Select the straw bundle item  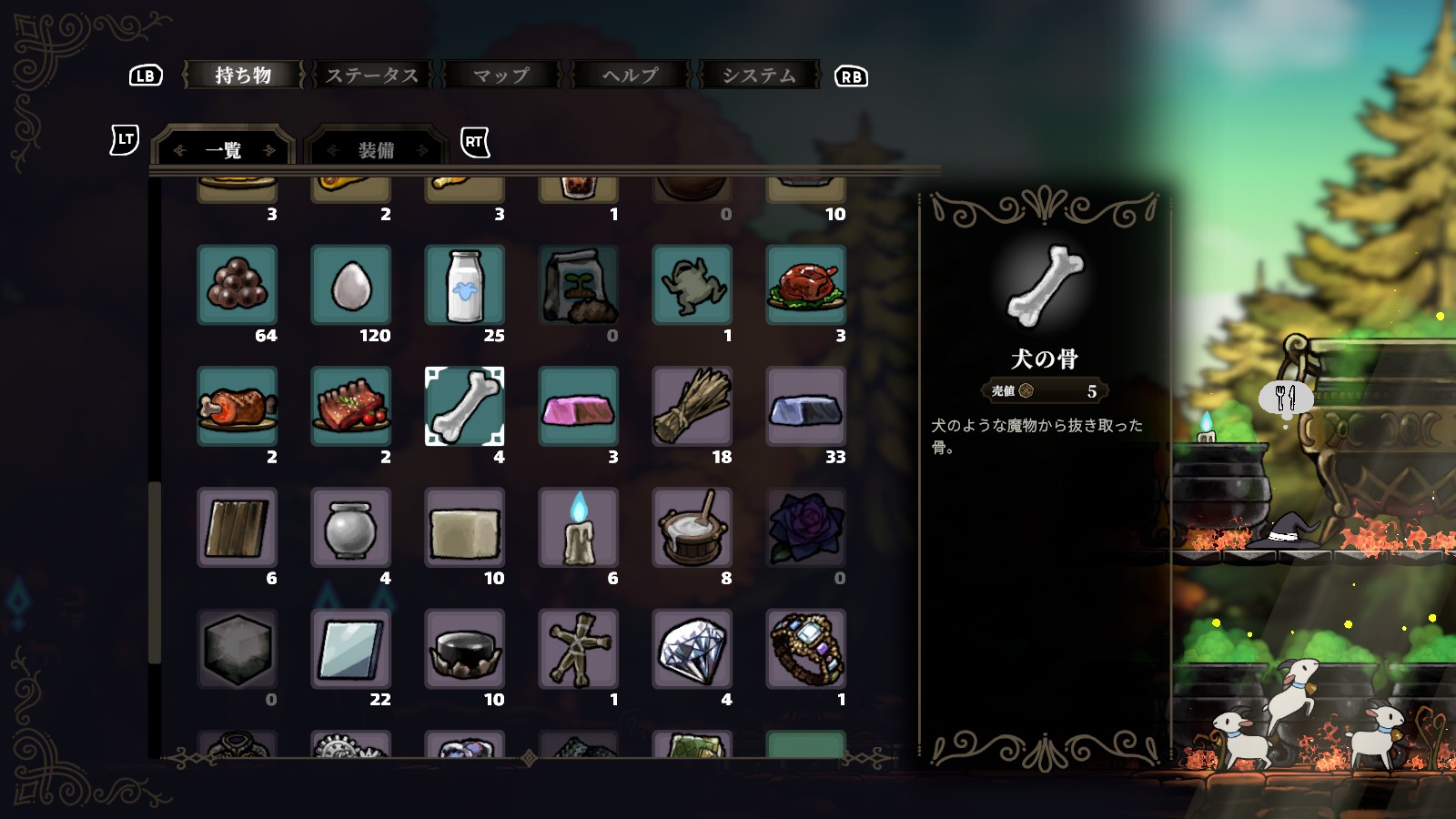[x=692, y=406]
